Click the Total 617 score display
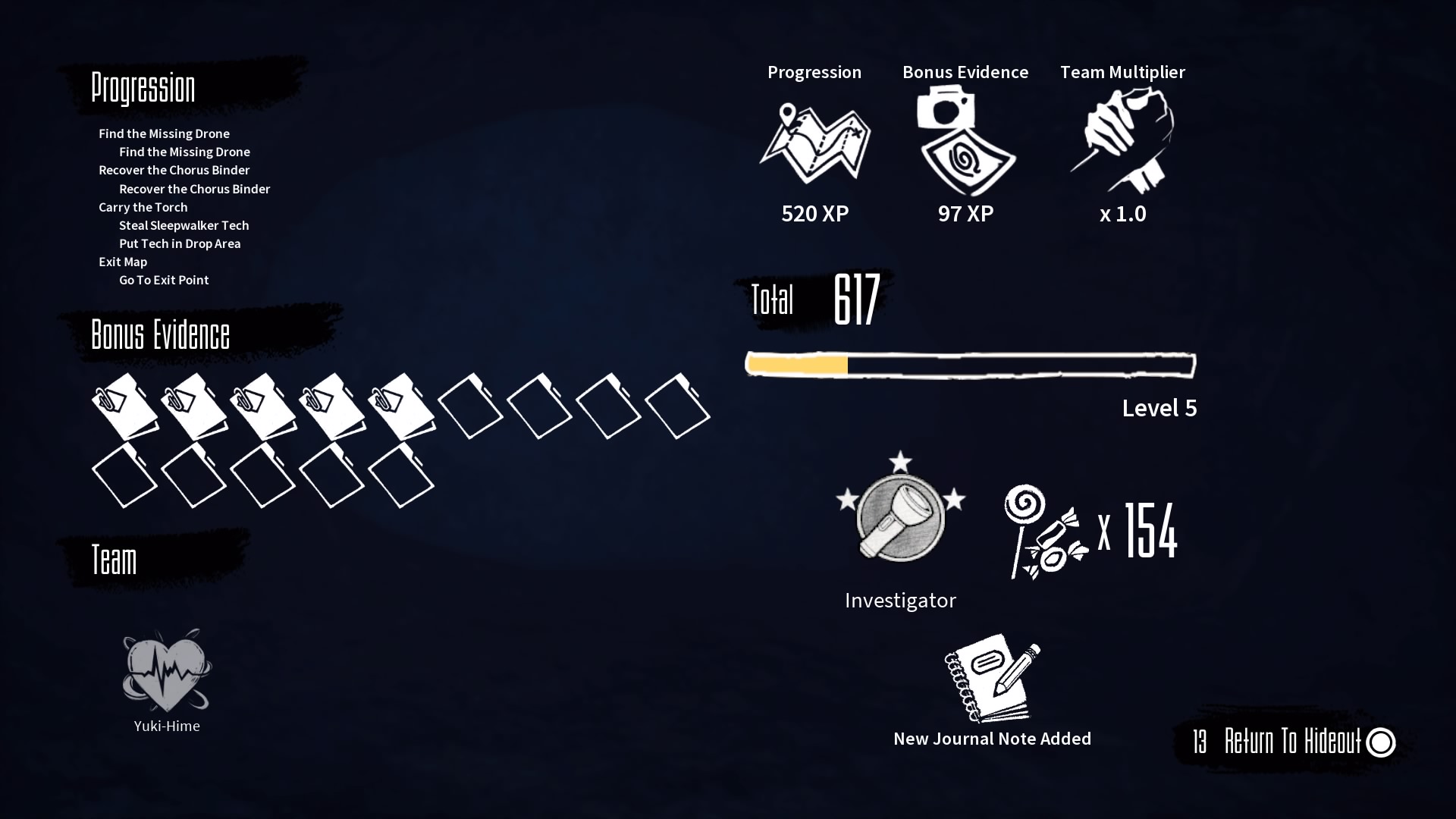Image resolution: width=1456 pixels, height=819 pixels. point(811,300)
